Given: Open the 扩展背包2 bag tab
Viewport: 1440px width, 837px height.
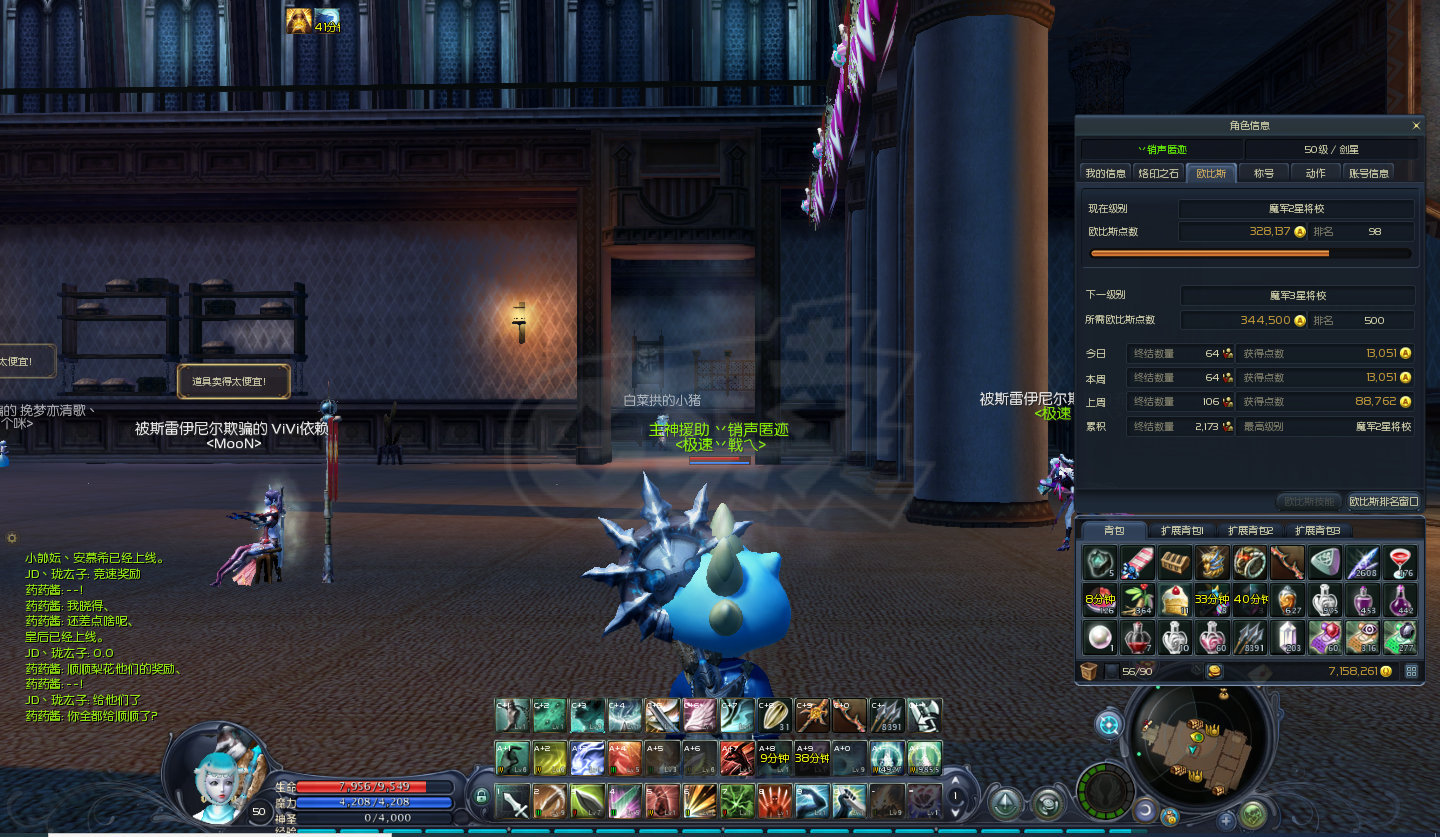Looking at the screenshot, I should 1249,531.
